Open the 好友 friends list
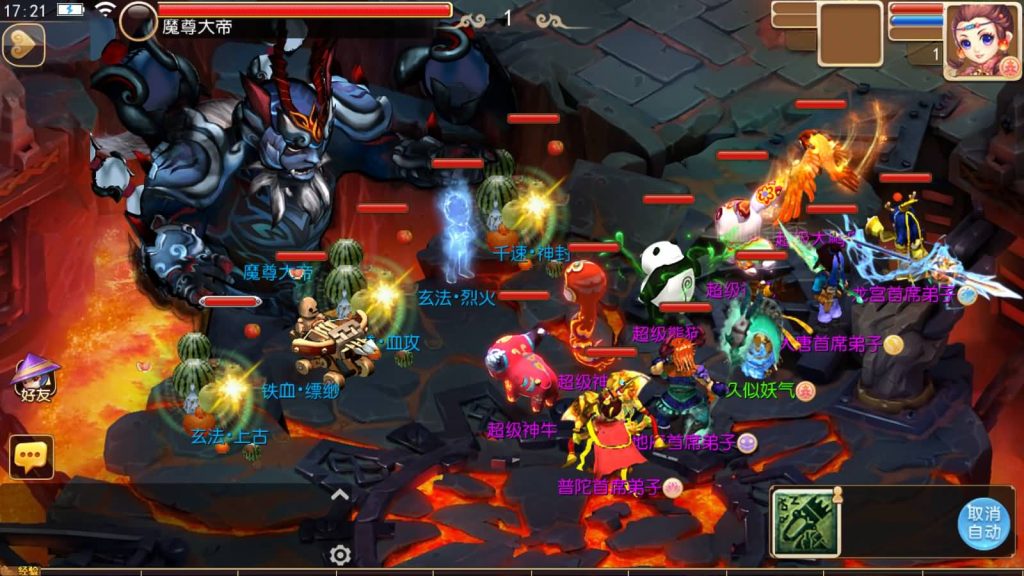Viewport: 1024px width, 576px height. pyautogui.click(x=35, y=379)
